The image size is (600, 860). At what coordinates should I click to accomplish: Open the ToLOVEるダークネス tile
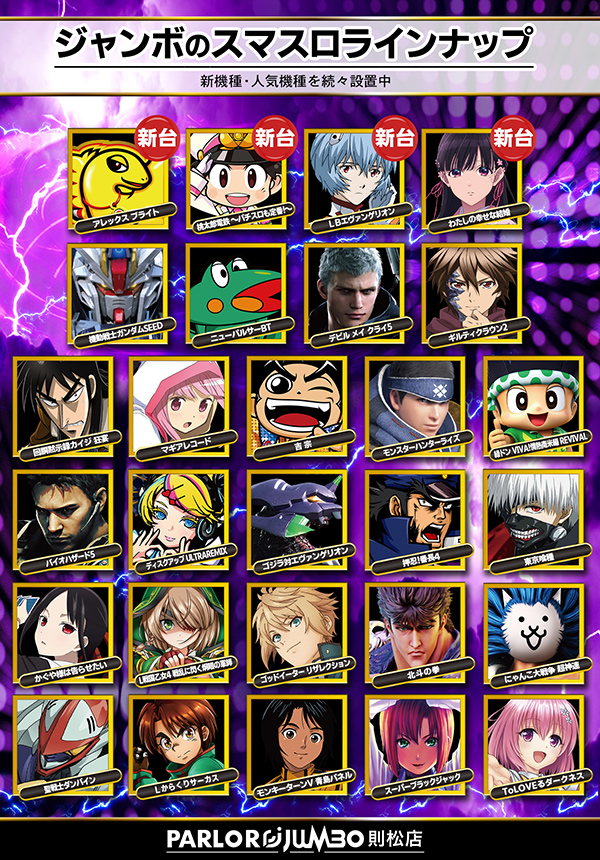coord(534,742)
